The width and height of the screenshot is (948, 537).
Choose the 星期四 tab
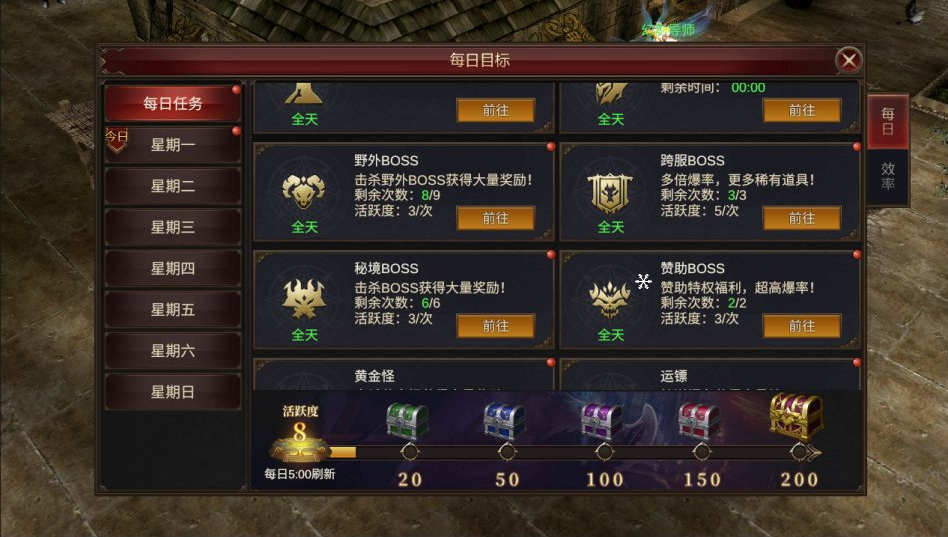click(x=173, y=268)
